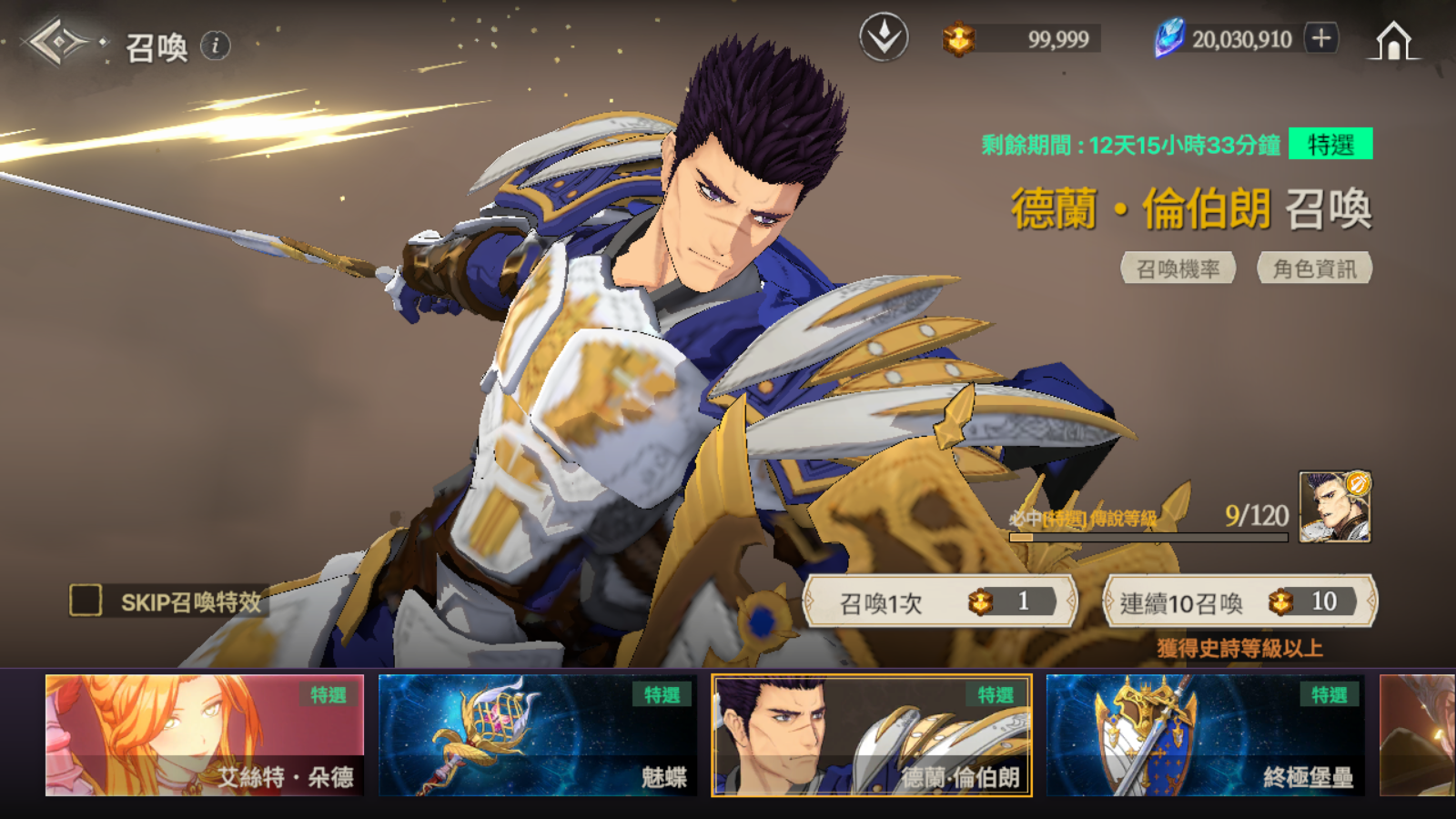This screenshot has height=819, width=1456.
Task: Return to the home screen
Action: (x=1393, y=41)
